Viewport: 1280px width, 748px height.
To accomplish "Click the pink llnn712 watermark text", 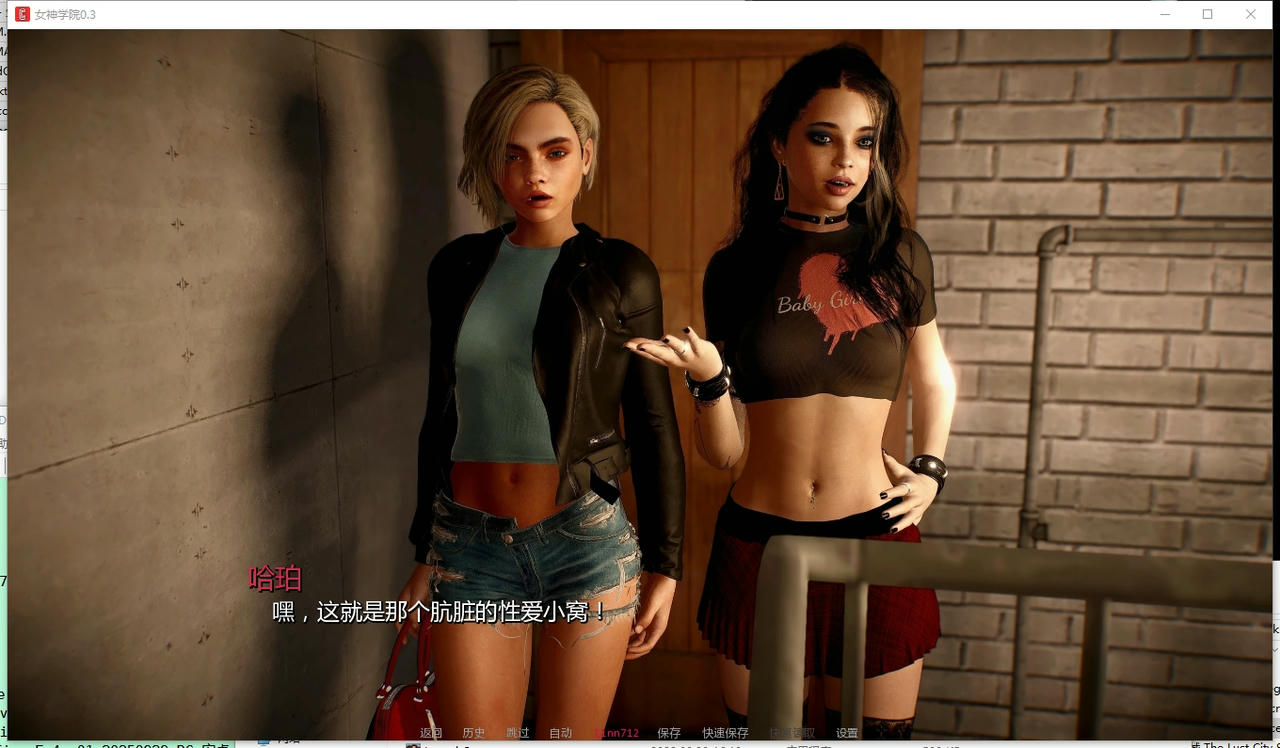I will point(616,732).
